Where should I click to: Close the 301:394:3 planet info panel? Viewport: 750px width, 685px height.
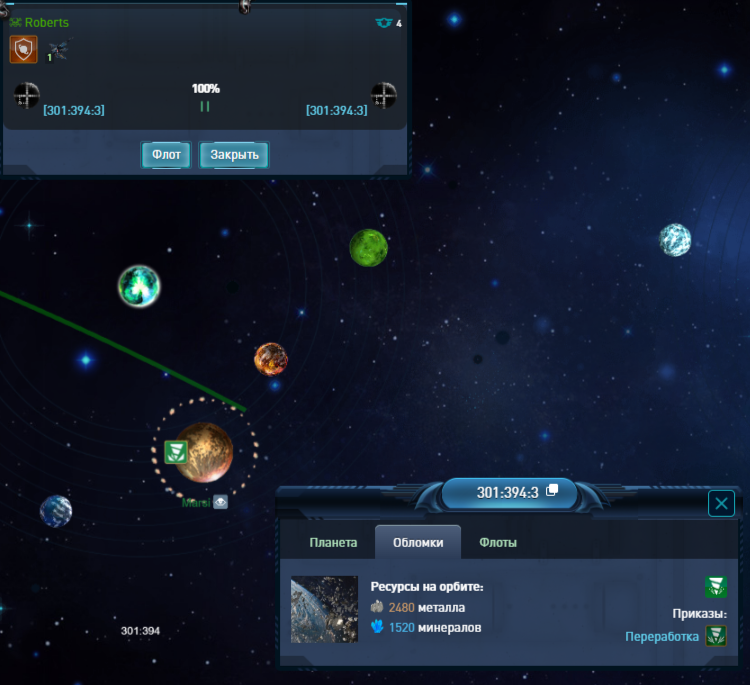click(x=721, y=503)
